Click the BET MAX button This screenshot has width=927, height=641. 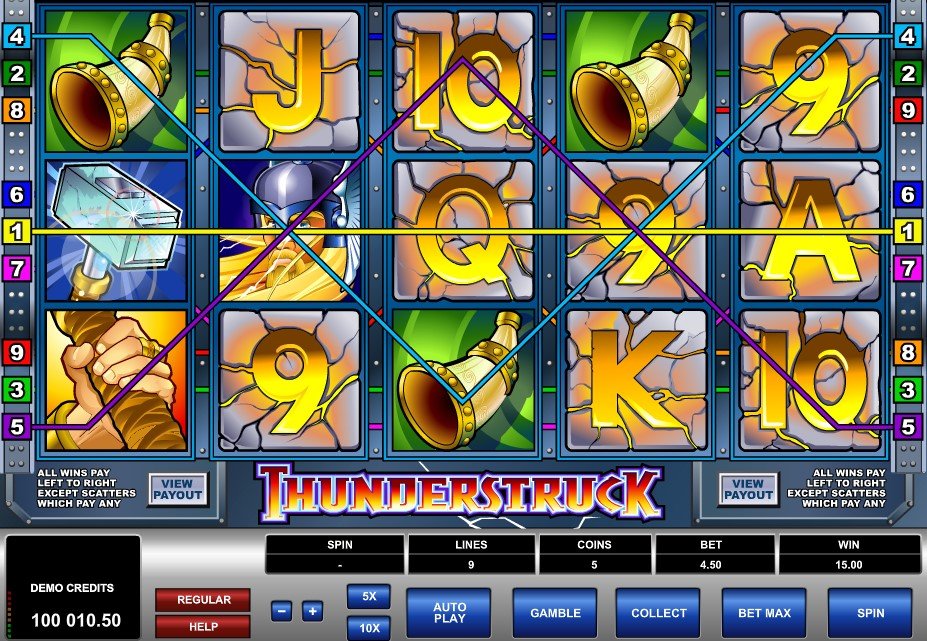coord(763,612)
